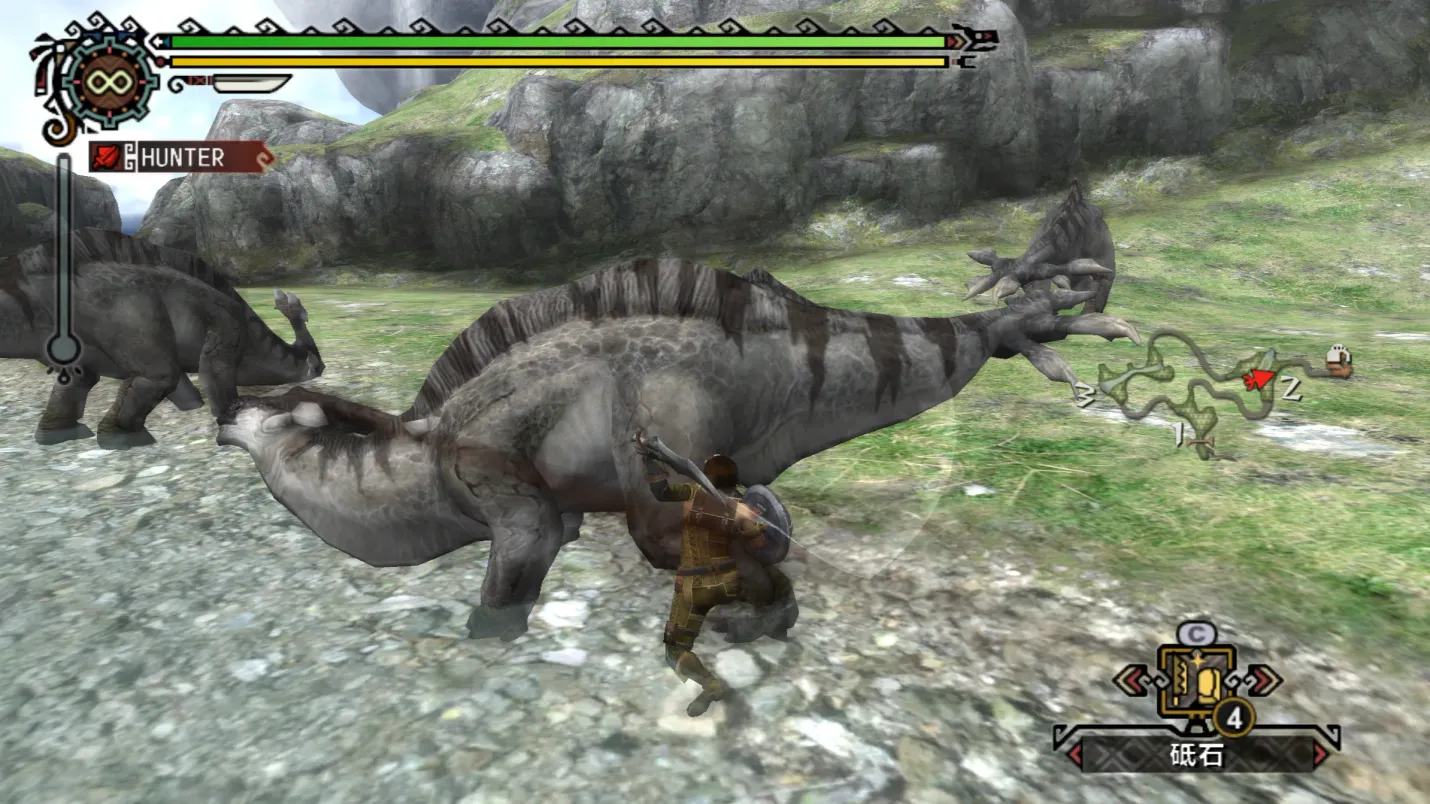Click the area 1 marker on the minimap
Viewport: 1430px width, 804px height.
[x=1181, y=434]
